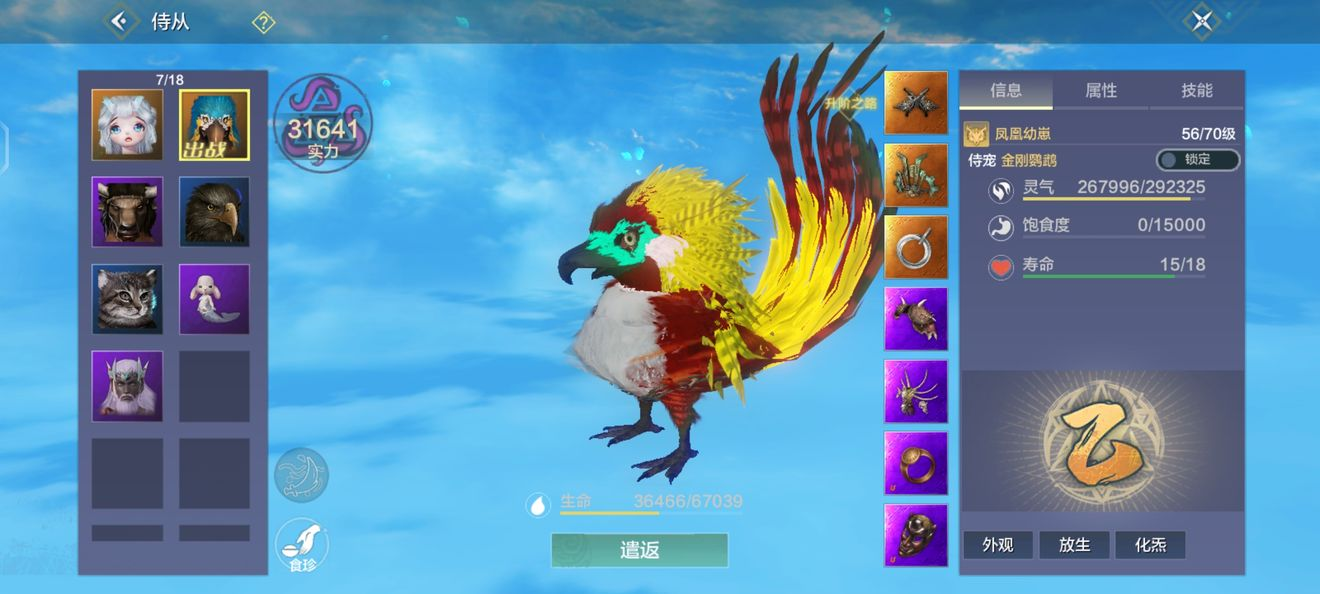Select the gray cat attendant portrait

pos(127,299)
